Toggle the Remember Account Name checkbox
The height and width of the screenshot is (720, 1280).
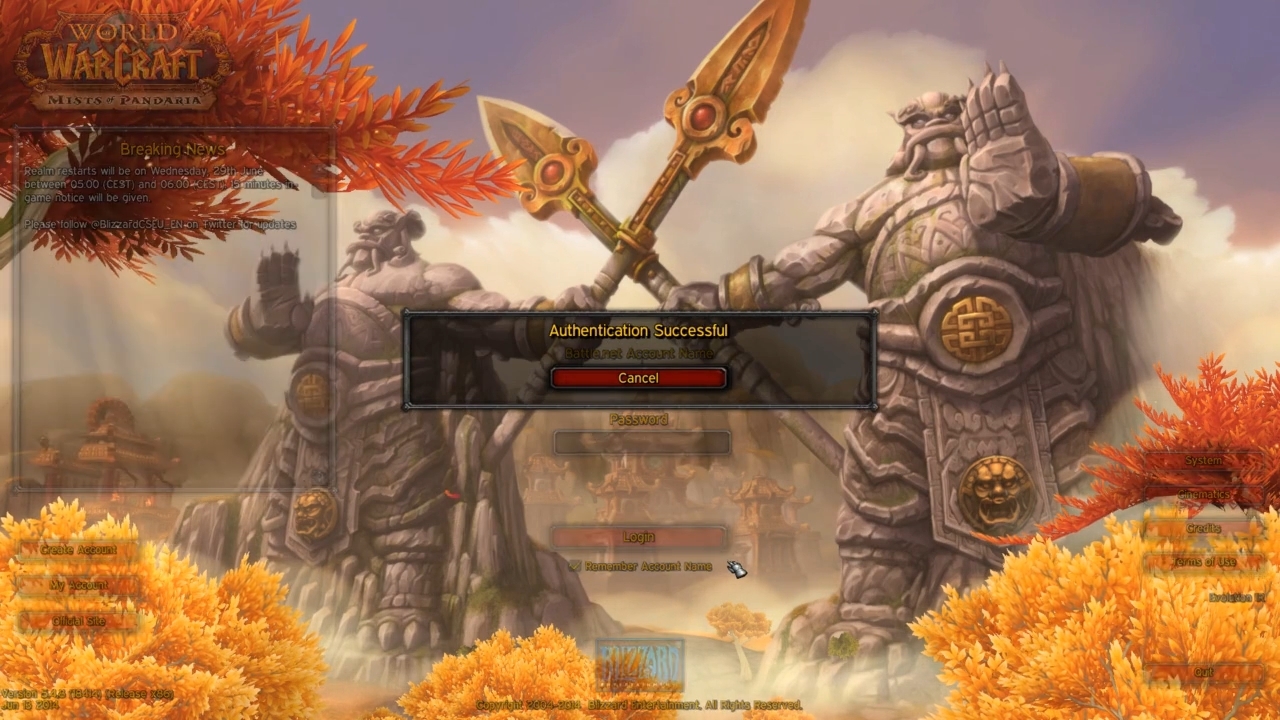(575, 566)
